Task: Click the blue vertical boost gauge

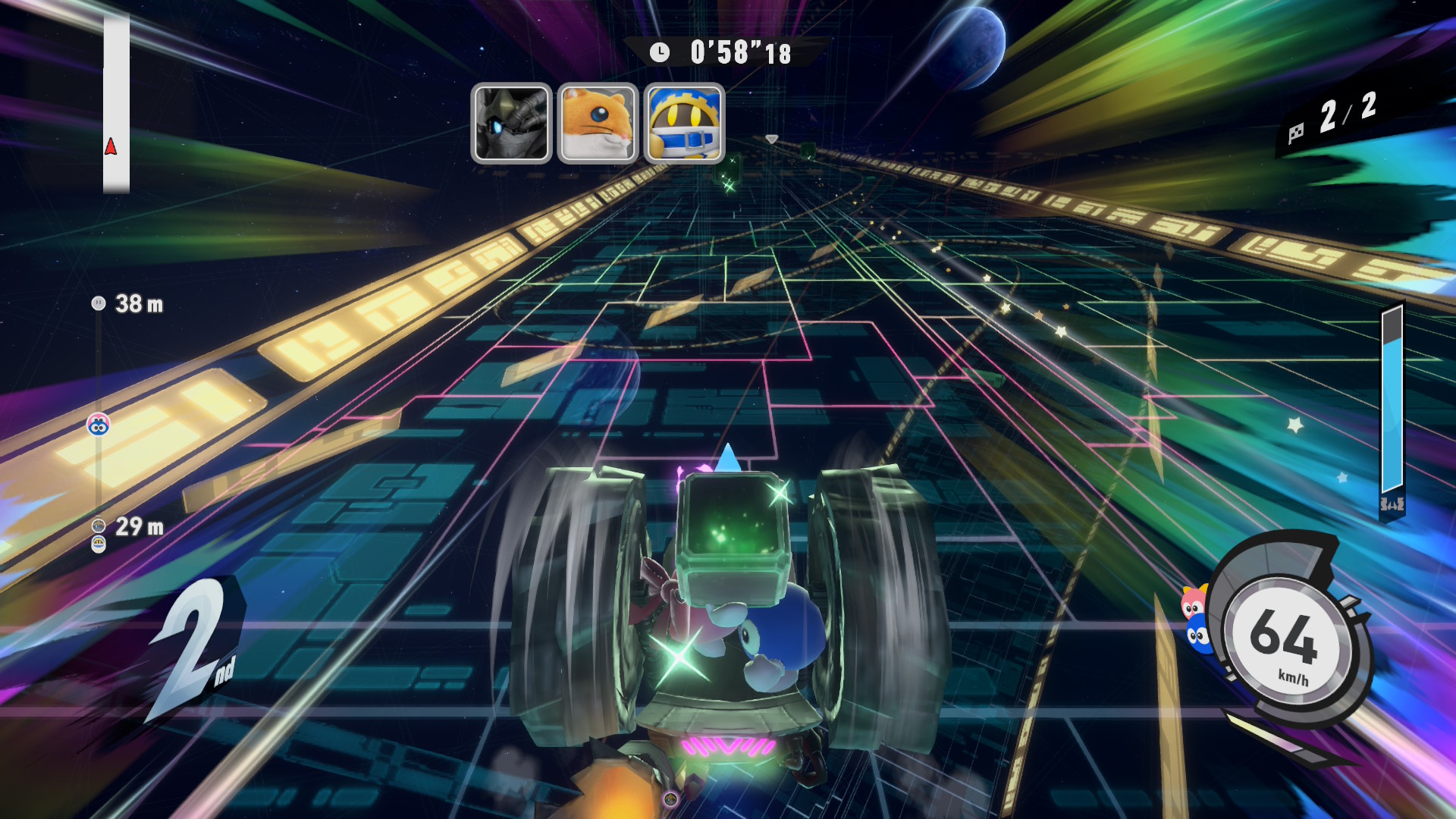Action: pos(1392,409)
